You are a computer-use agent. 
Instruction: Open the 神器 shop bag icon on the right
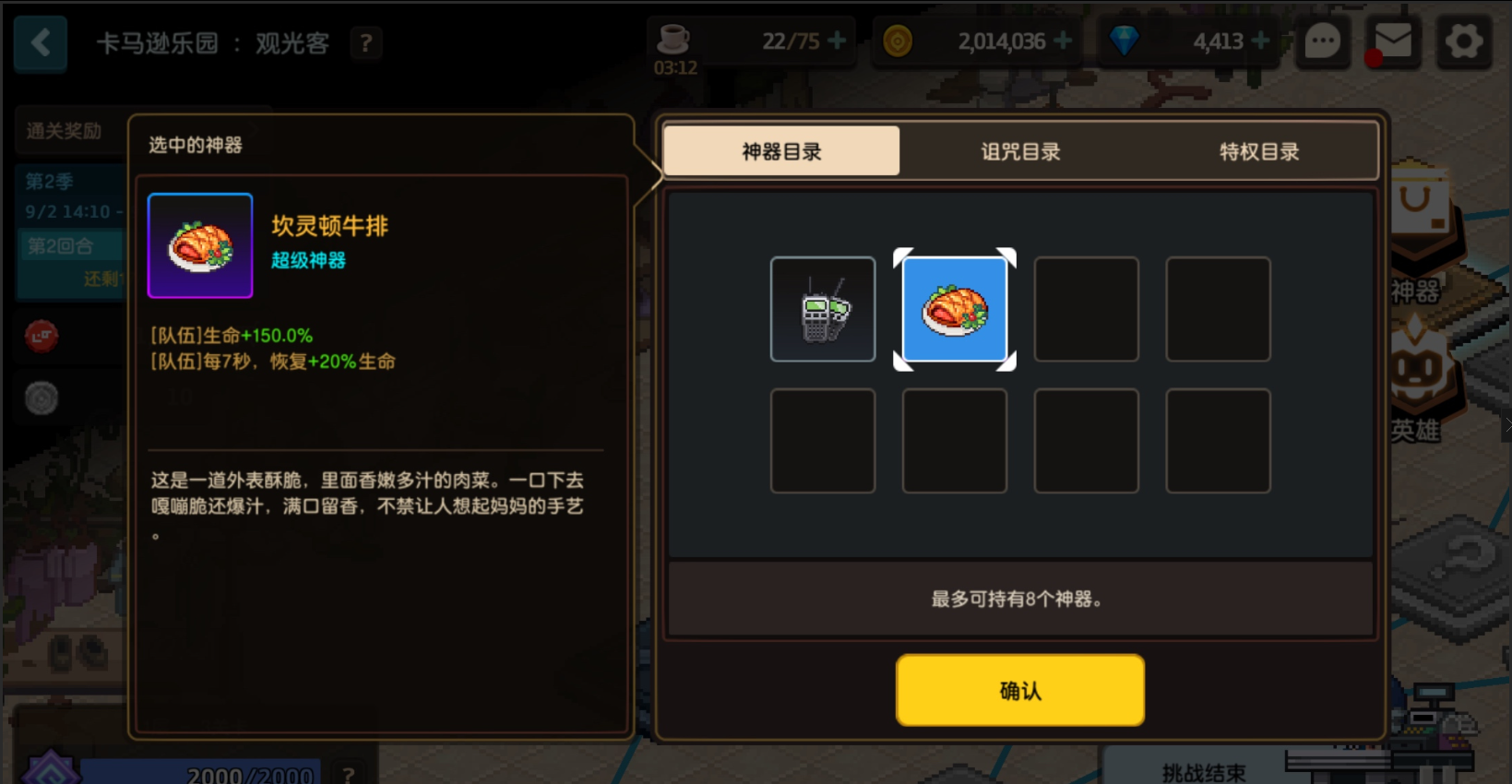pyautogui.click(x=1421, y=221)
